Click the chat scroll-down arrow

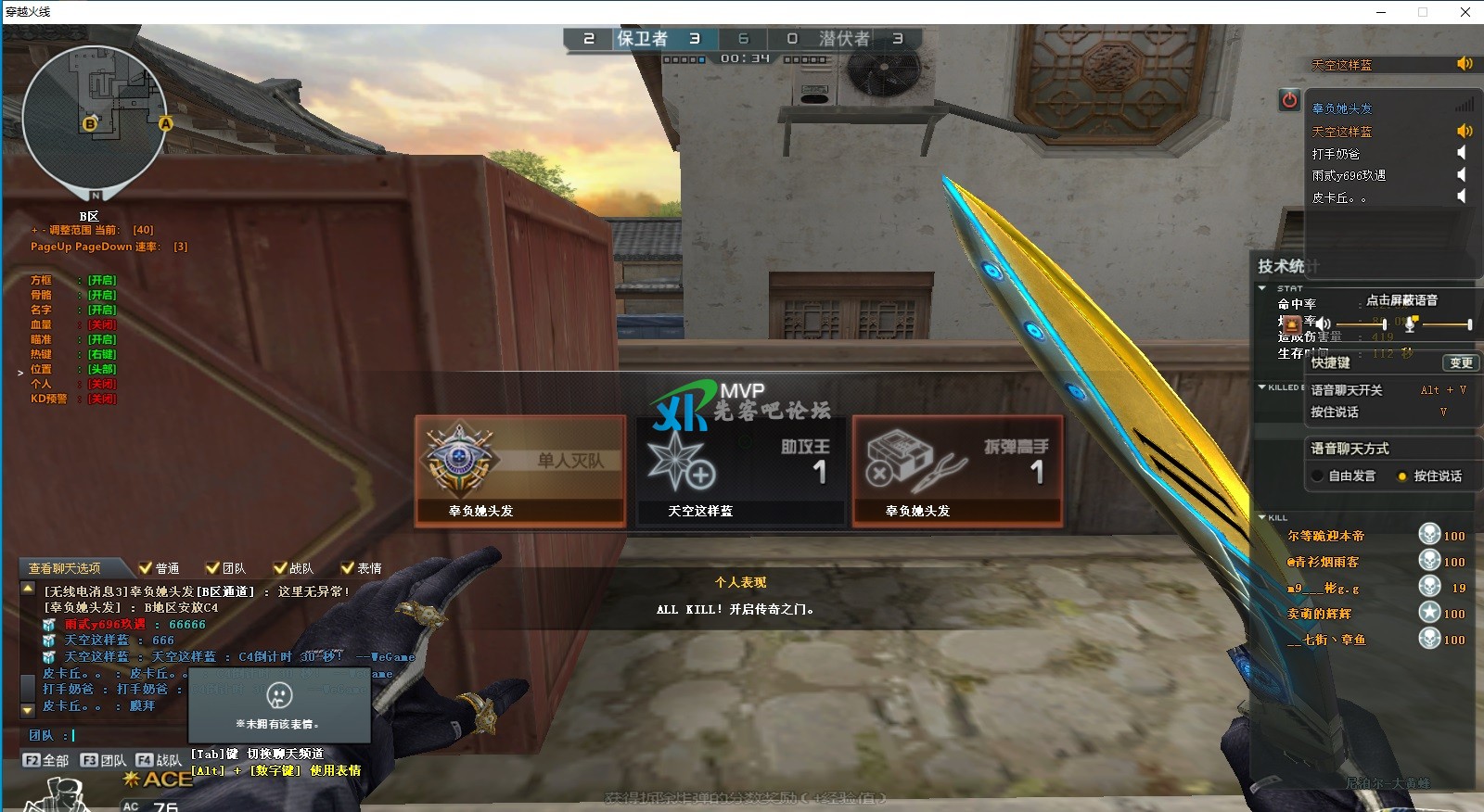click(27, 709)
